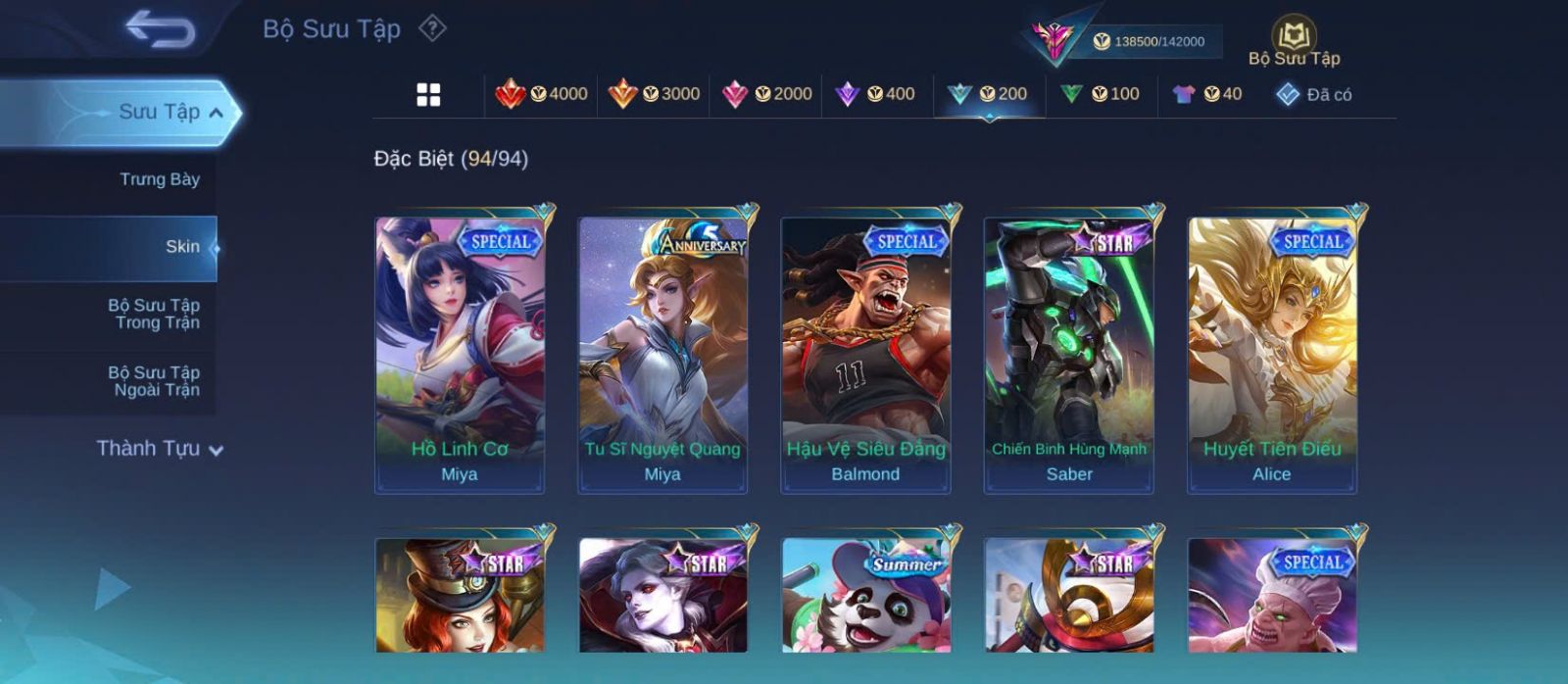Toggle the Đã có owned filter
Image resolution: width=1568 pixels, height=684 pixels.
pyautogui.click(x=1313, y=95)
